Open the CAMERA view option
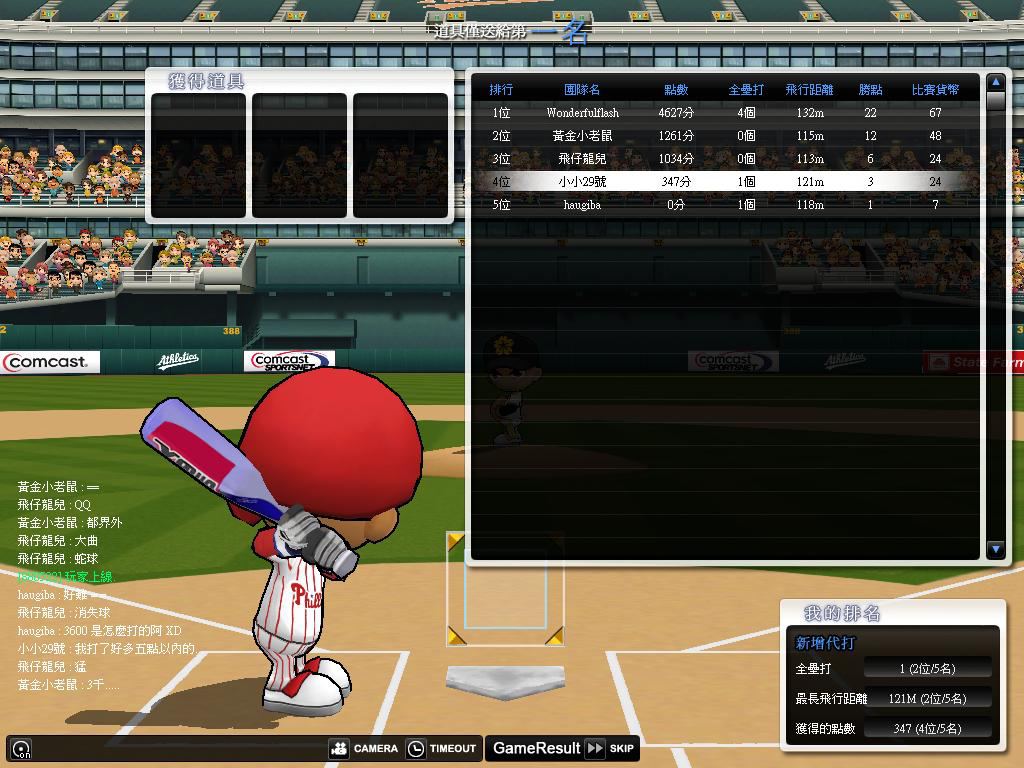 click(x=364, y=748)
